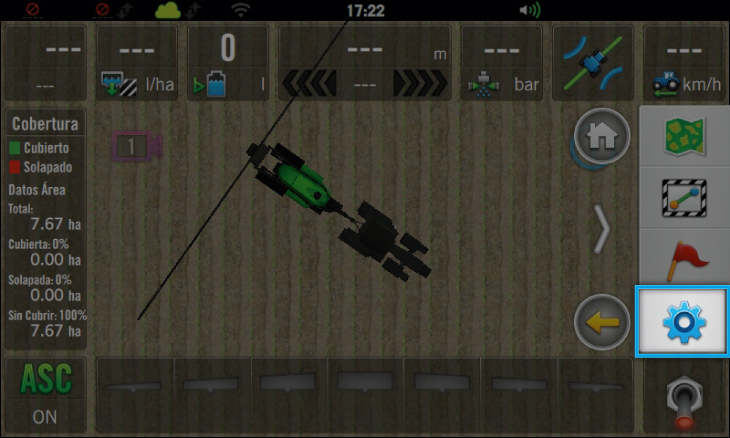Open the gear settings menu
The height and width of the screenshot is (438, 730).
click(x=683, y=320)
